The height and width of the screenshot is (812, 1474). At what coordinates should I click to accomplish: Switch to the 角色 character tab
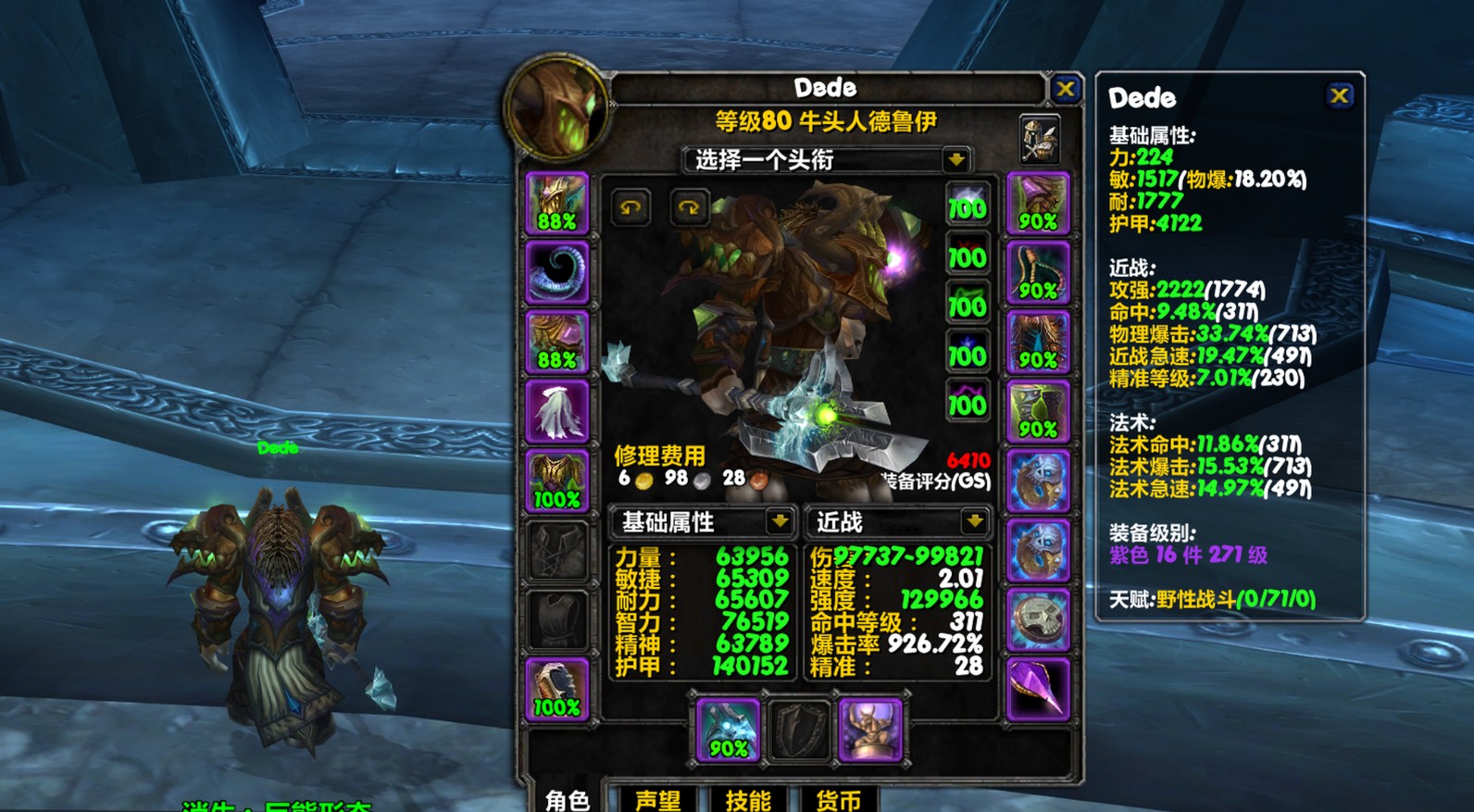(568, 799)
